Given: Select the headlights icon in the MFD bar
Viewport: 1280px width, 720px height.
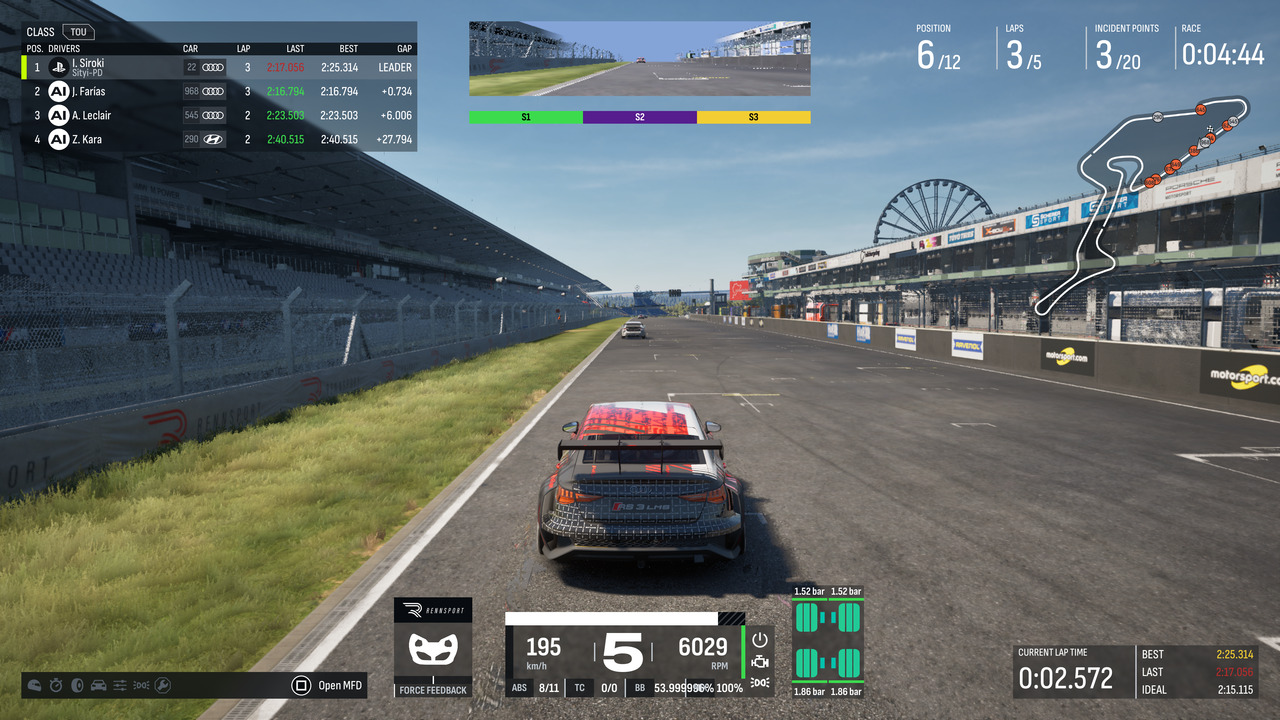Looking at the screenshot, I should (x=141, y=685).
